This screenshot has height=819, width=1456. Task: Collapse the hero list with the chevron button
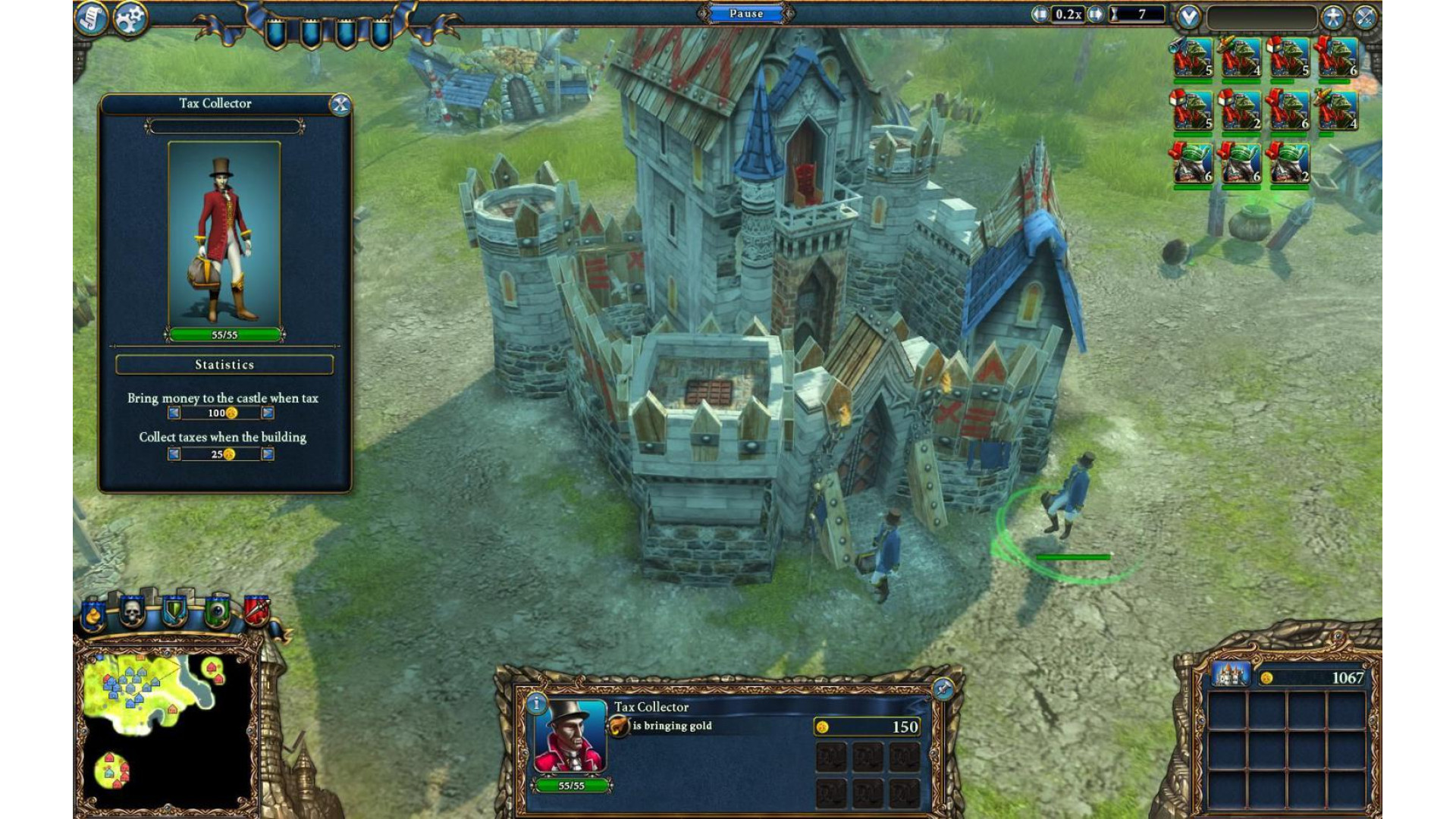[1188, 17]
